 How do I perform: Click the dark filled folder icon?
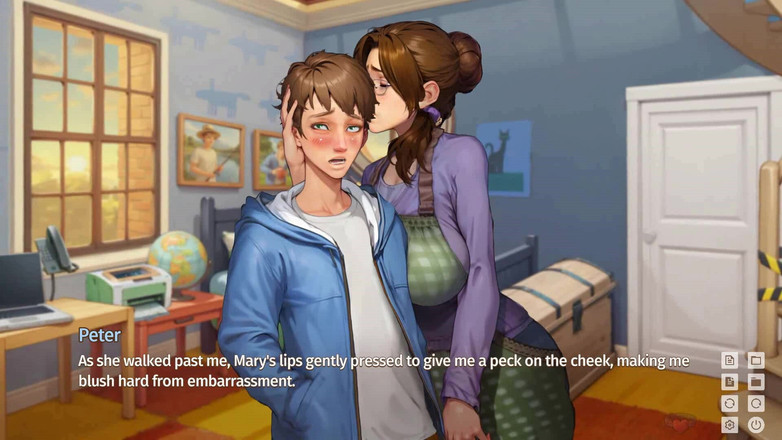click(756, 382)
